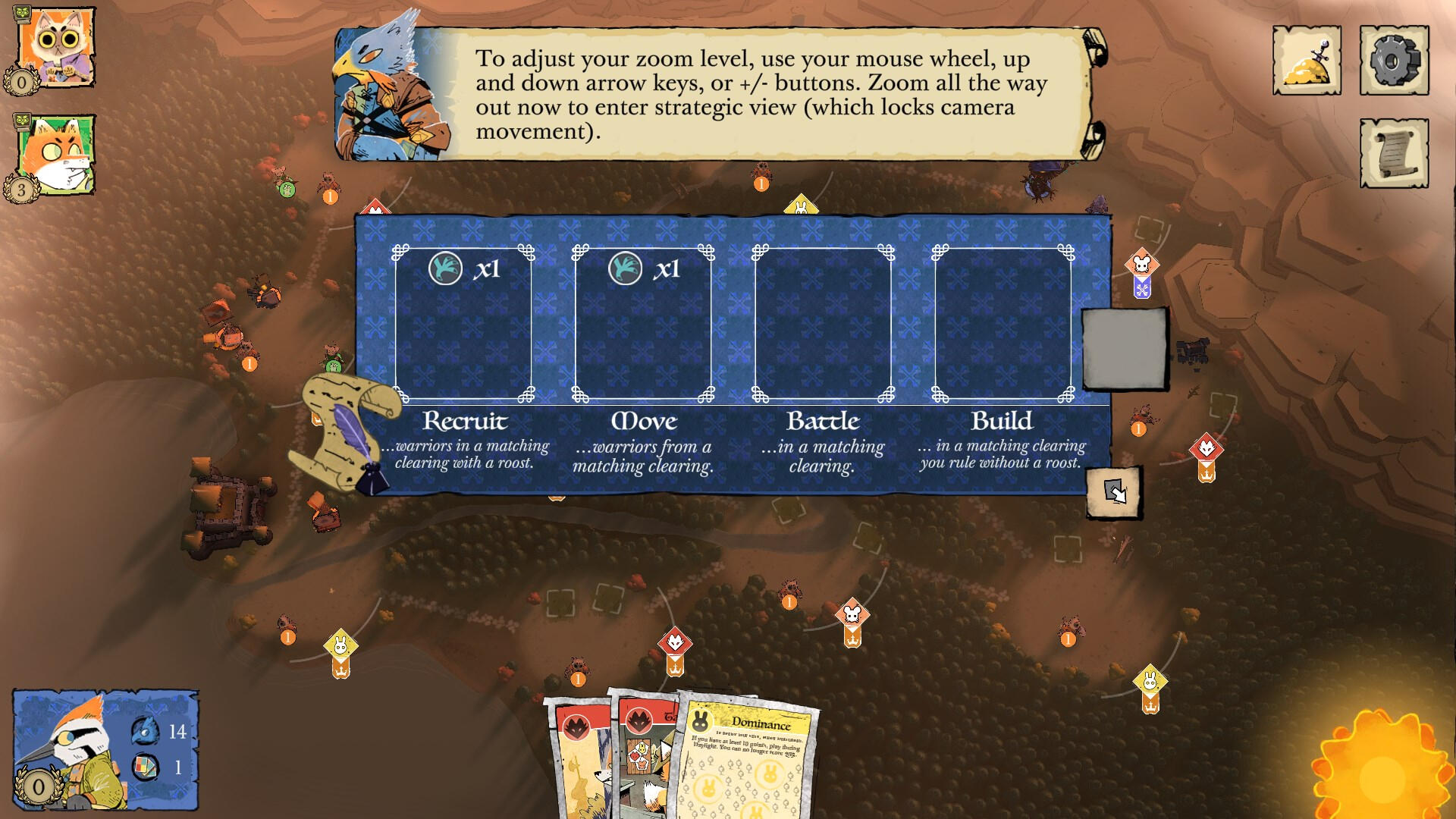The width and height of the screenshot is (1456, 819).
Task: Click the orange cat opponent portrait
Action: [x=55, y=47]
